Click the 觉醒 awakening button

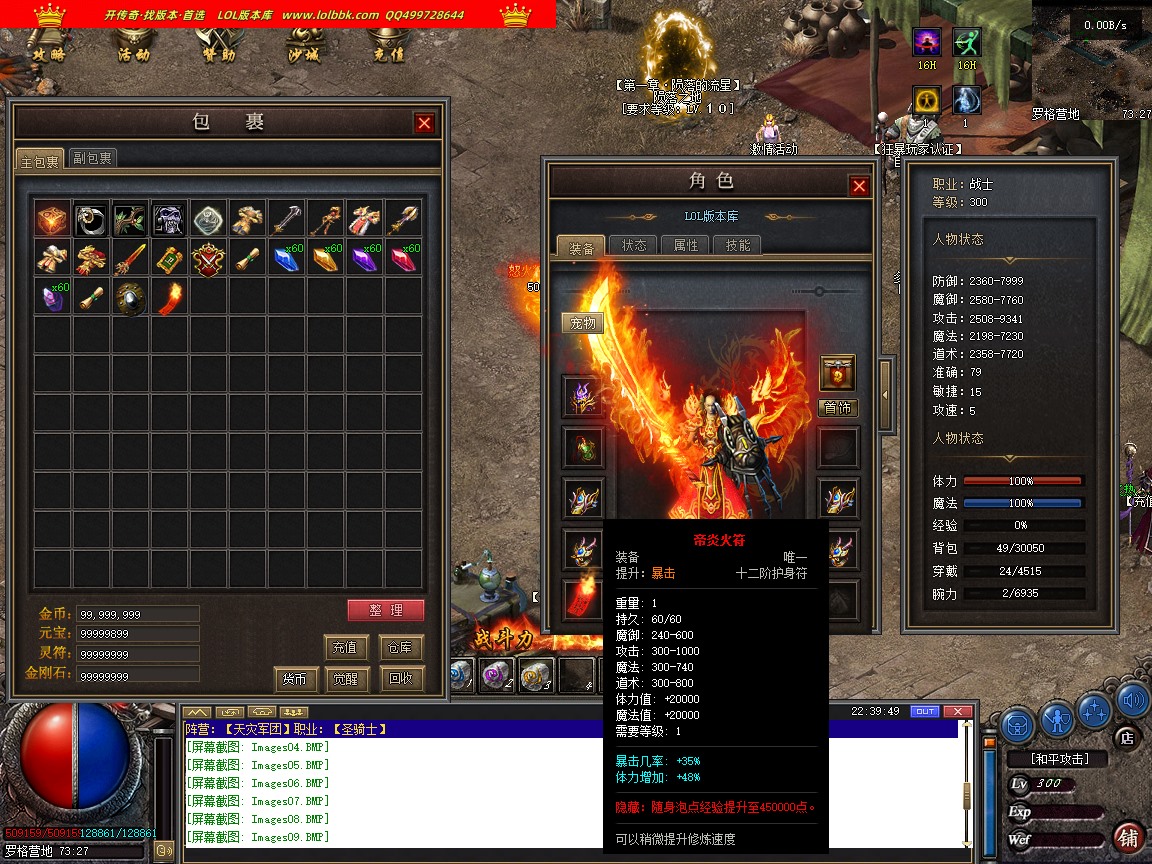click(x=346, y=678)
